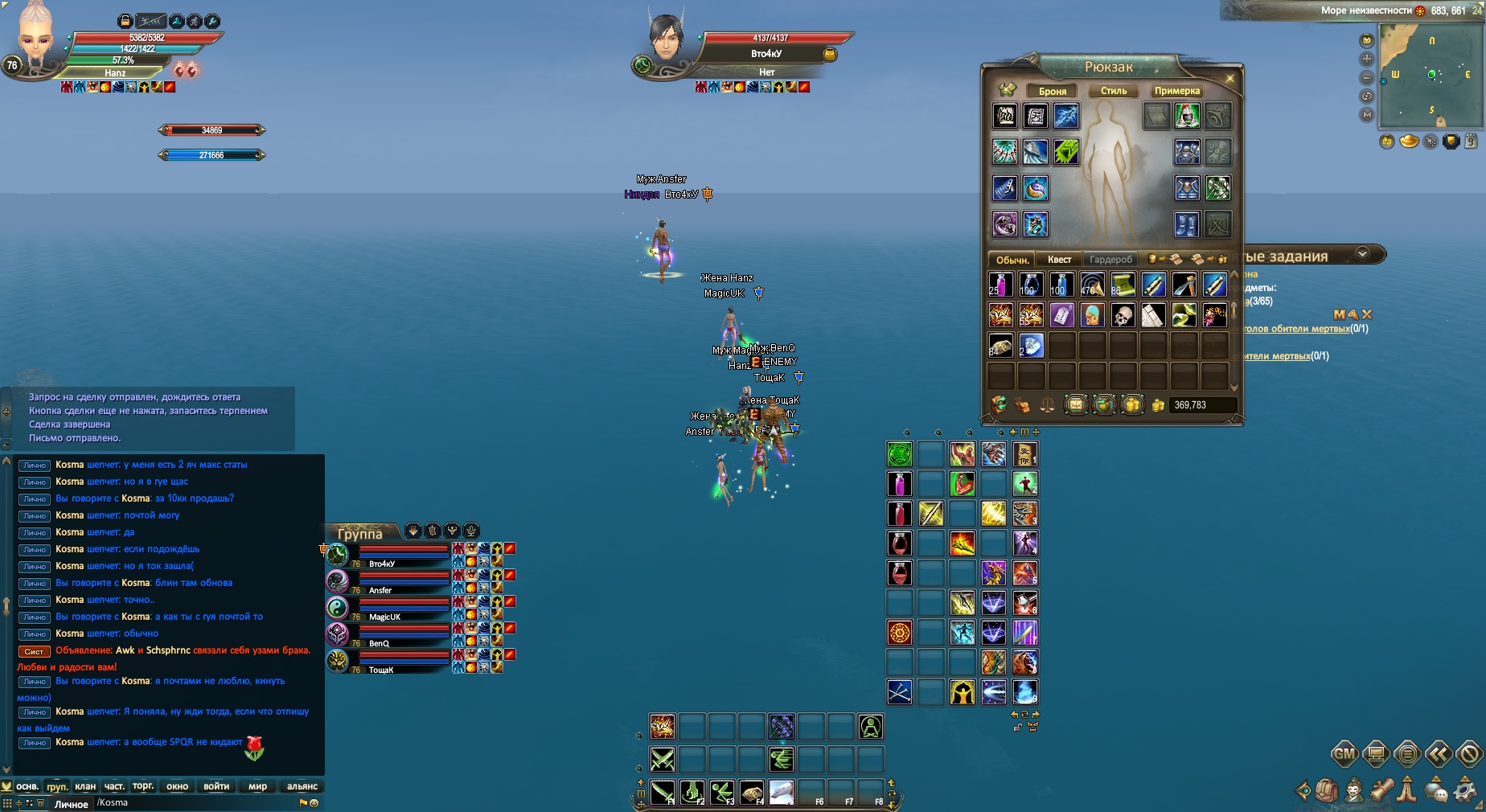Collapse the quest tracker with its arrow
This screenshot has width=1486, height=812.
pos(1362,253)
